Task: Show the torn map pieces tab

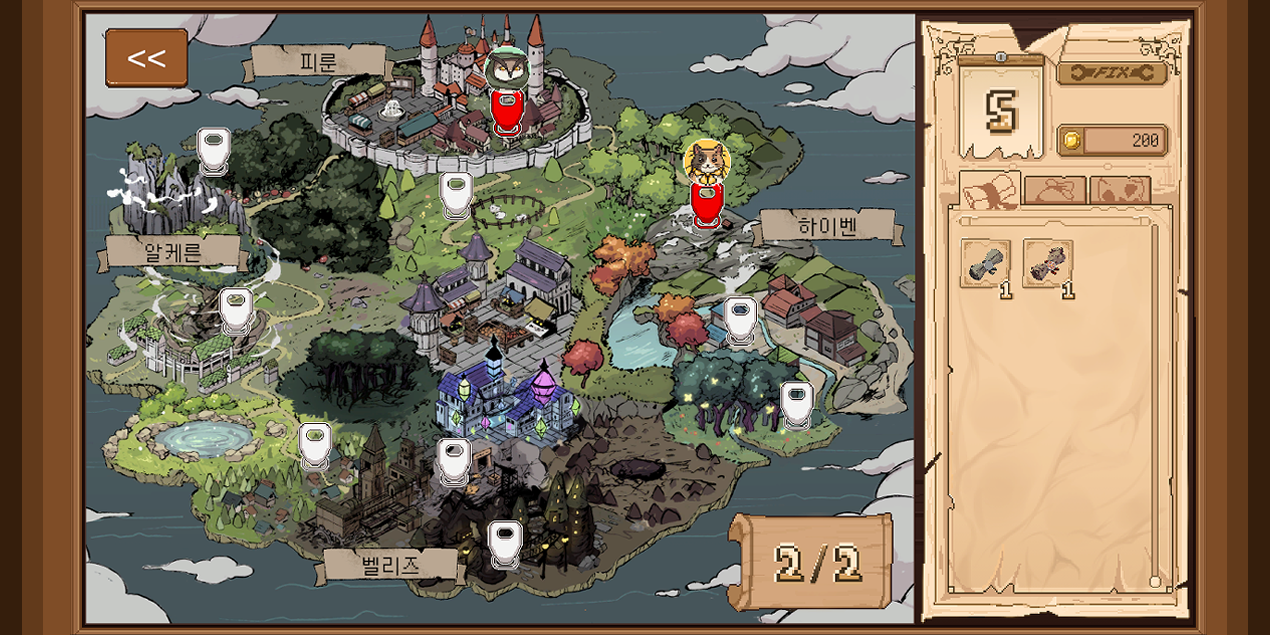Action: 1120,191
